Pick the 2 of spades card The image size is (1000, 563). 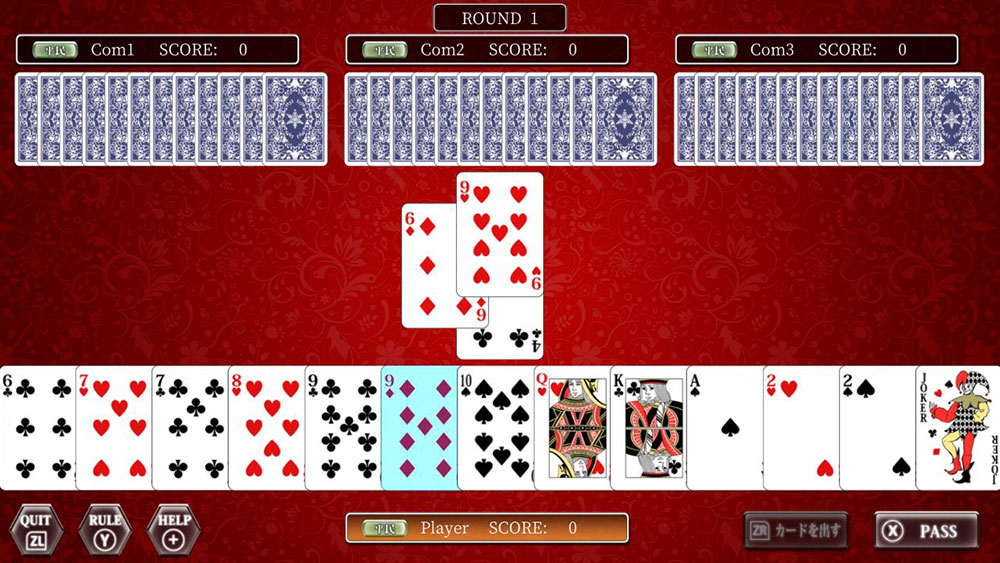(x=877, y=428)
